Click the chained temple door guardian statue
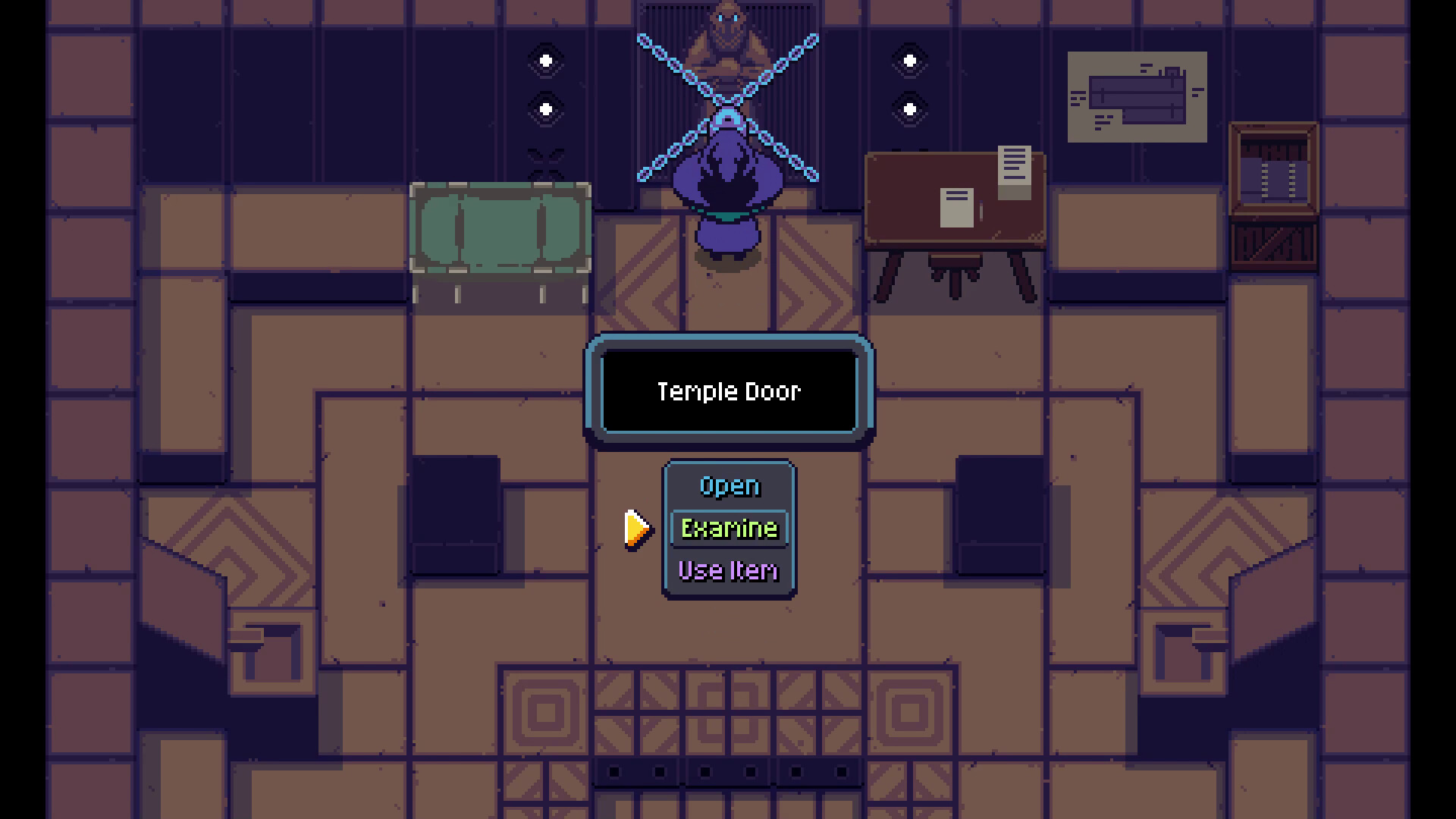1456x819 pixels. pos(728,45)
